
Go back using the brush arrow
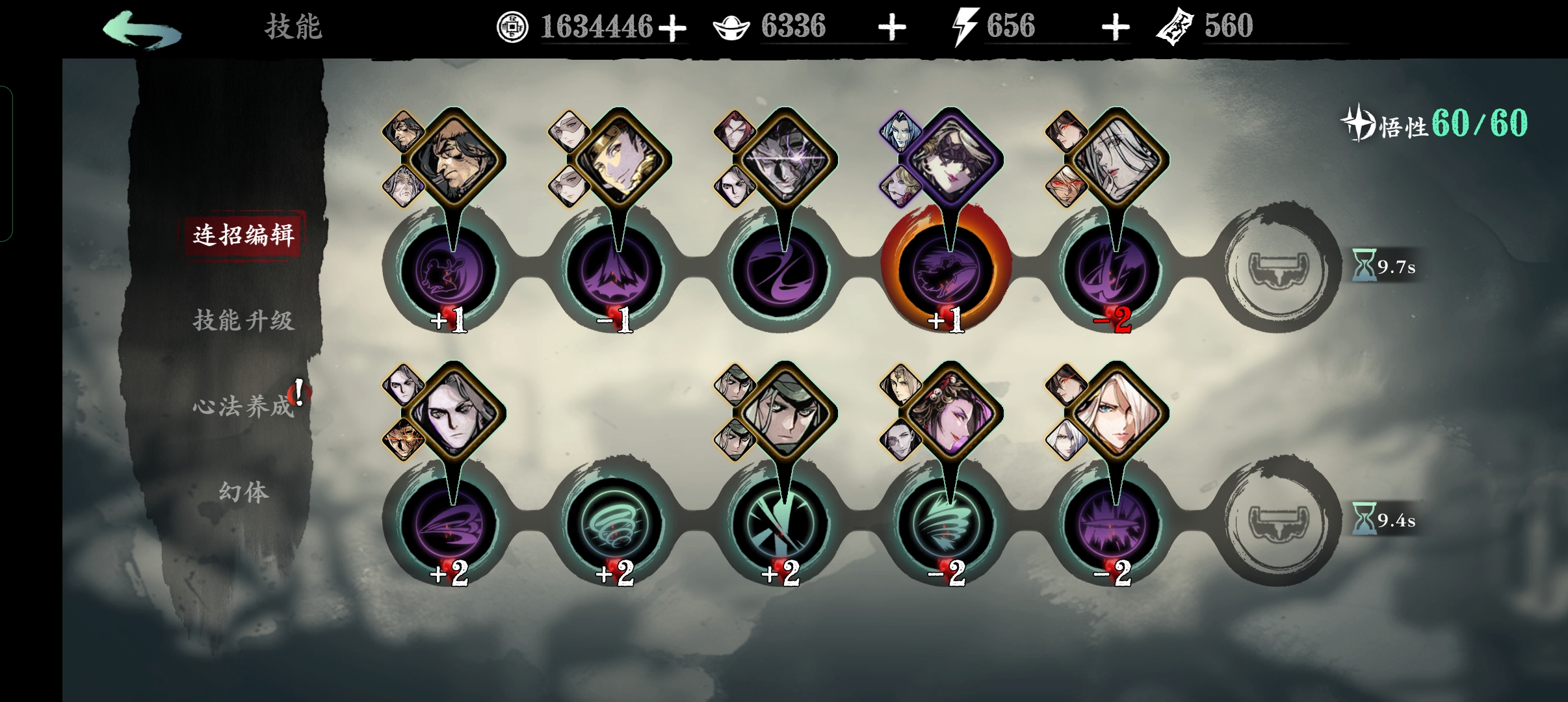coord(142,29)
